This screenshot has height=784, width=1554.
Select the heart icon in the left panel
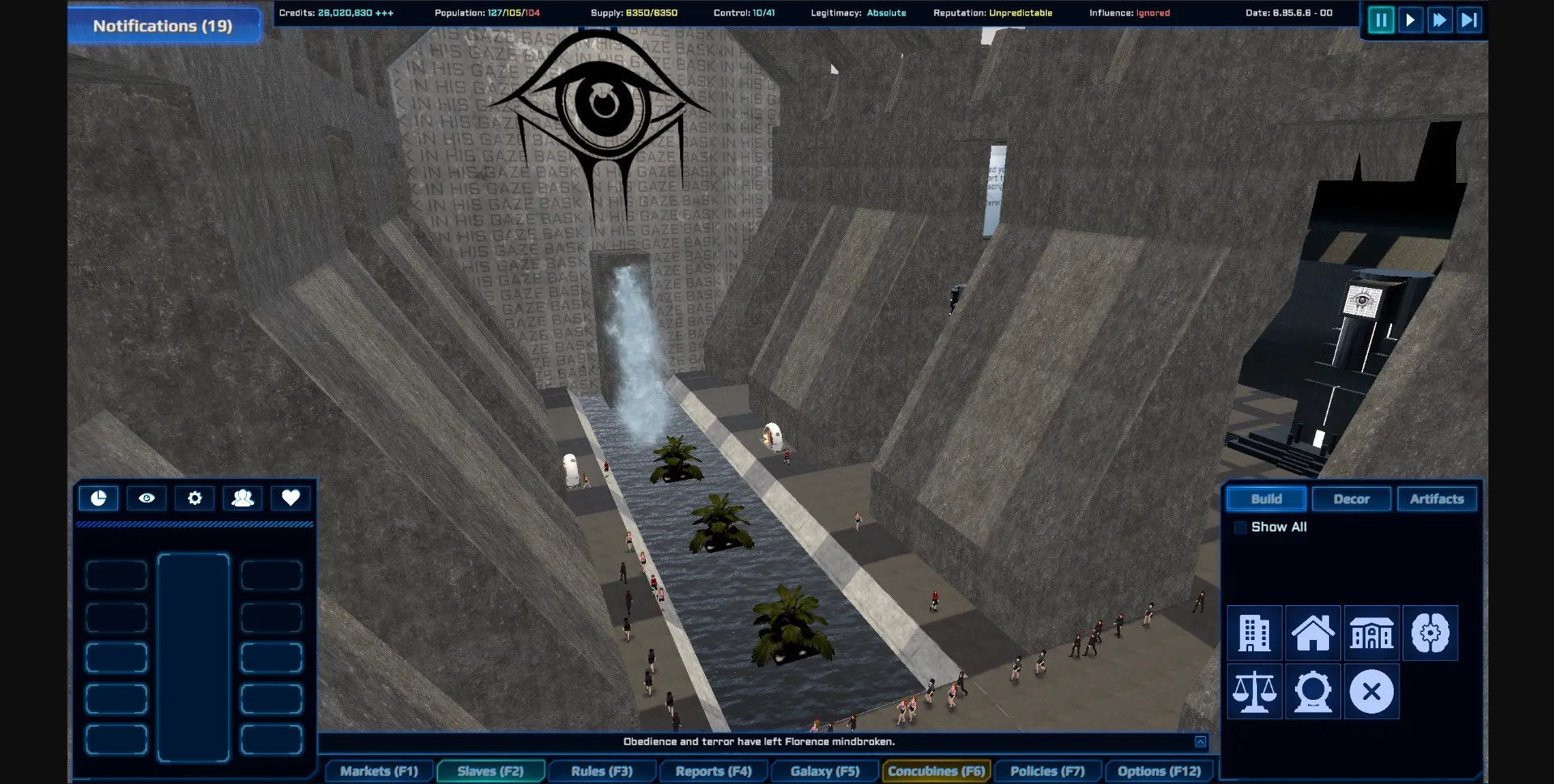(290, 498)
